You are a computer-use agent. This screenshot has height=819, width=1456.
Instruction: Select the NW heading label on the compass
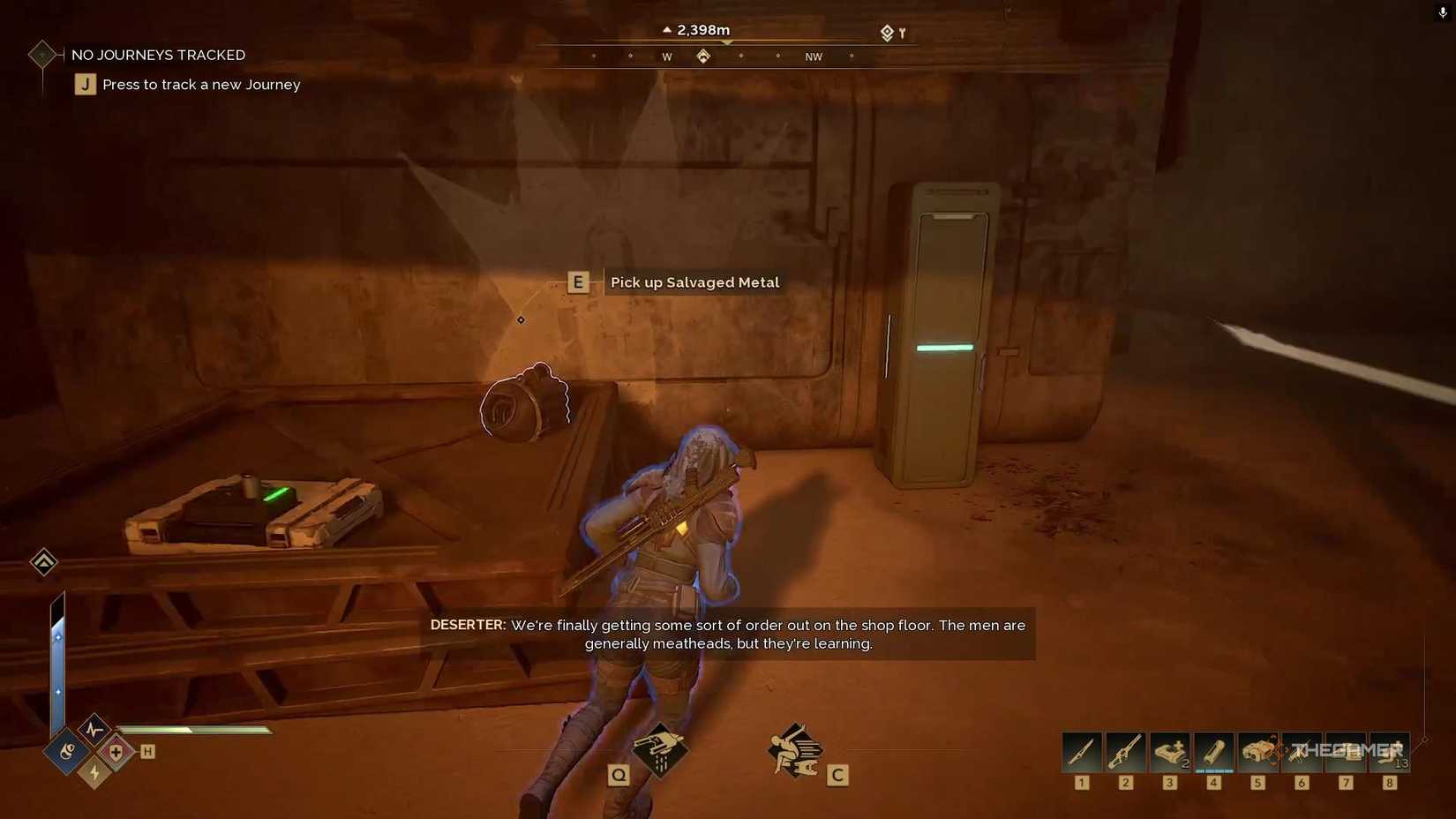point(813,56)
